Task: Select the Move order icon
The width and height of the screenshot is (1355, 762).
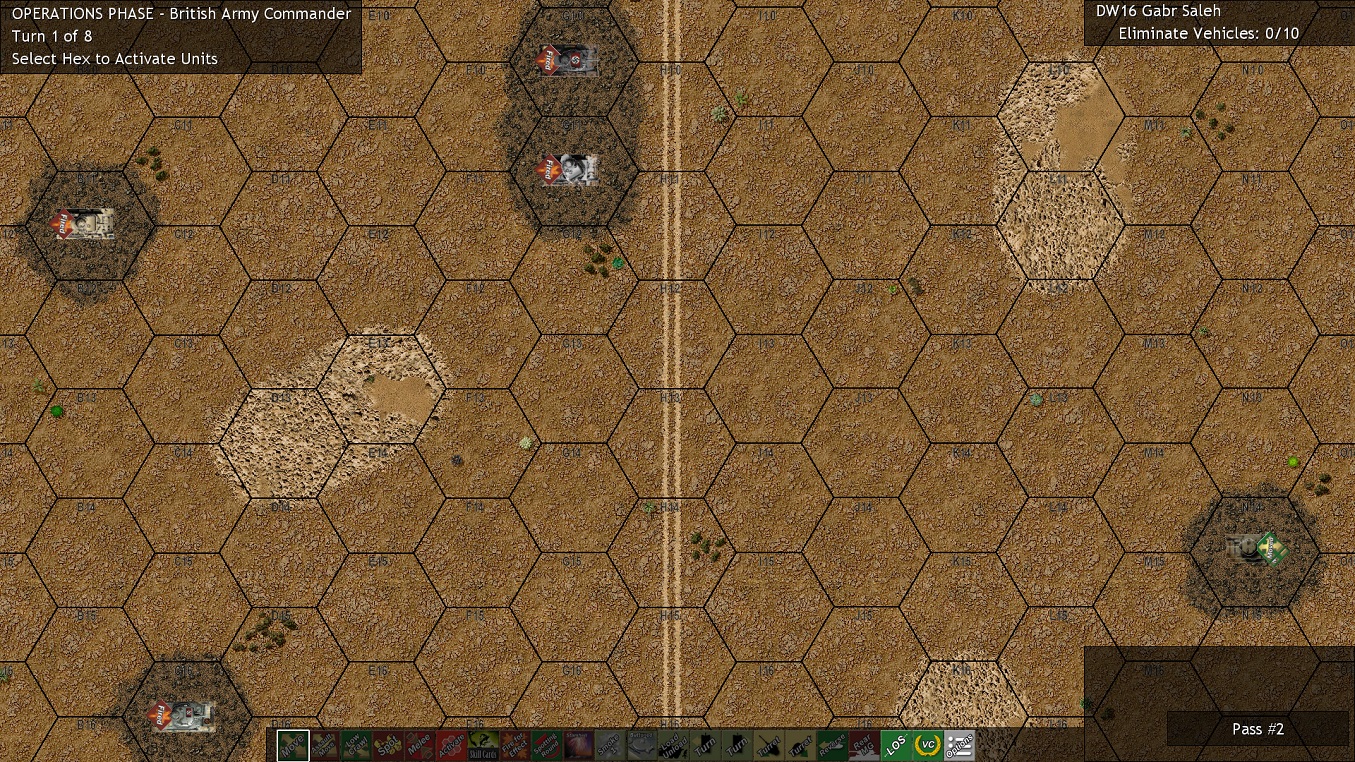Action: point(293,745)
